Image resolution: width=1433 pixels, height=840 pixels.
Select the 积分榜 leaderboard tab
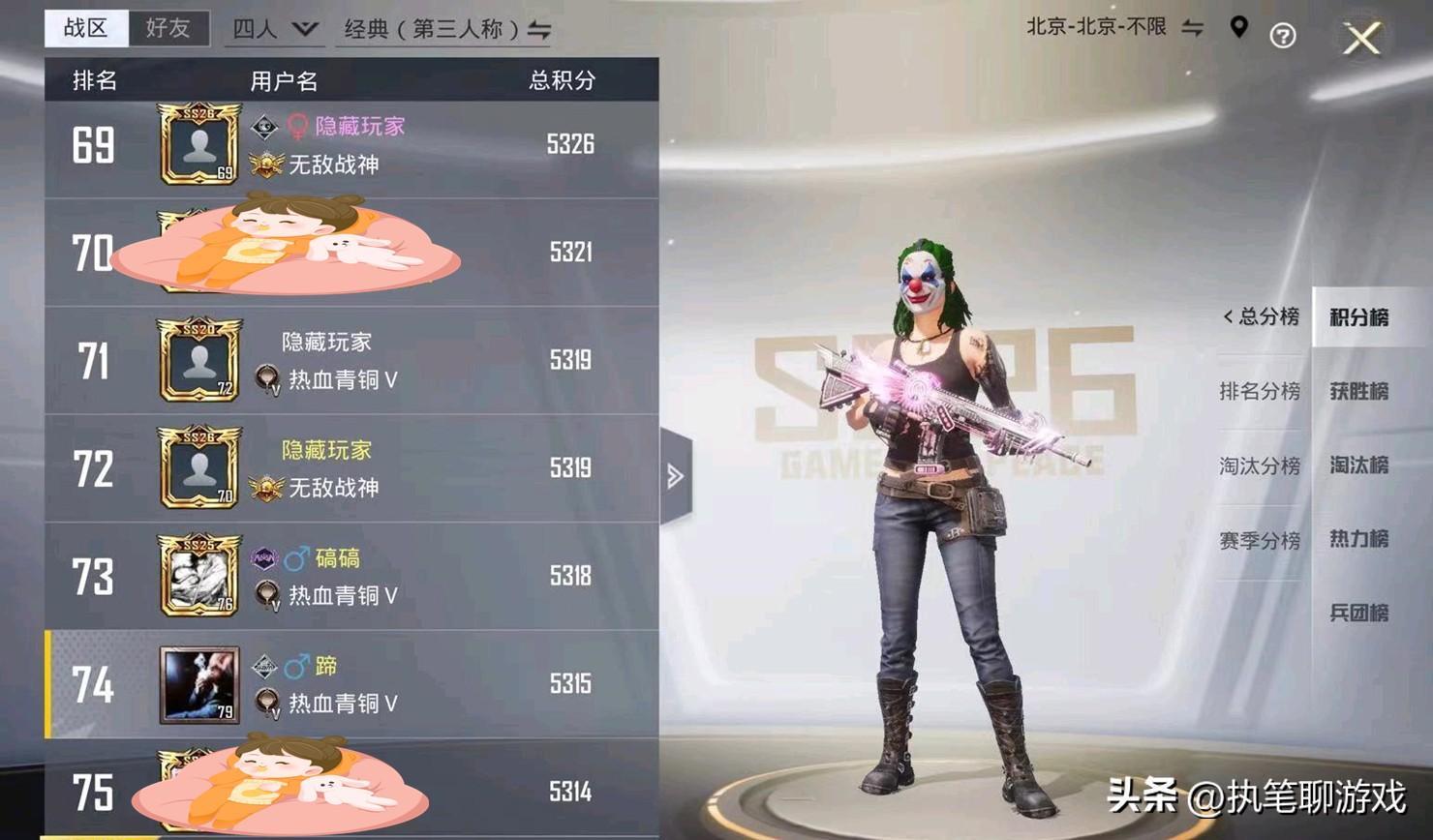coord(1358,317)
